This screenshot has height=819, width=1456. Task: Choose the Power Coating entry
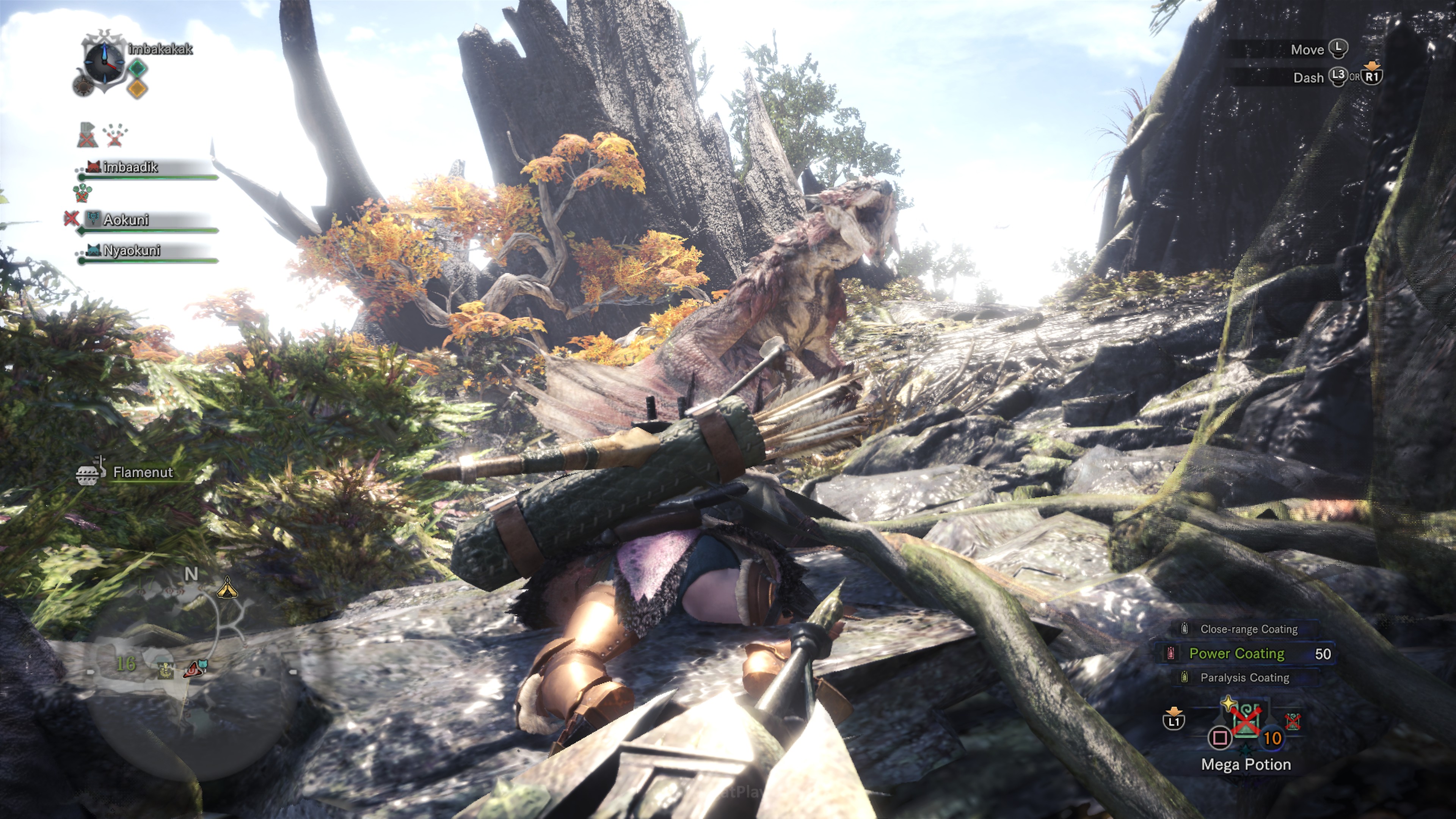[1237, 653]
